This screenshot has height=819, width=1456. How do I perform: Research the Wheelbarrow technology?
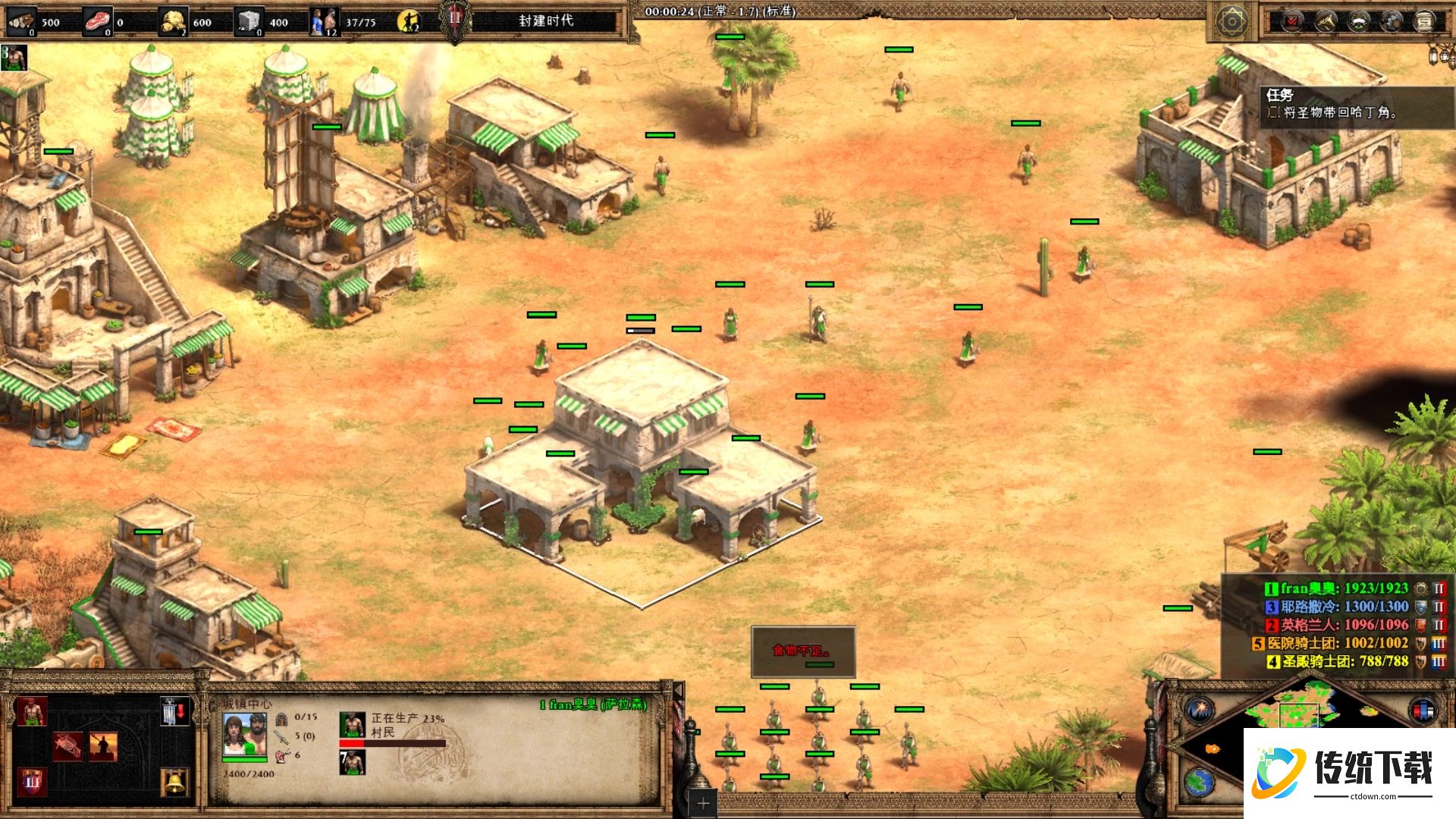(x=67, y=746)
